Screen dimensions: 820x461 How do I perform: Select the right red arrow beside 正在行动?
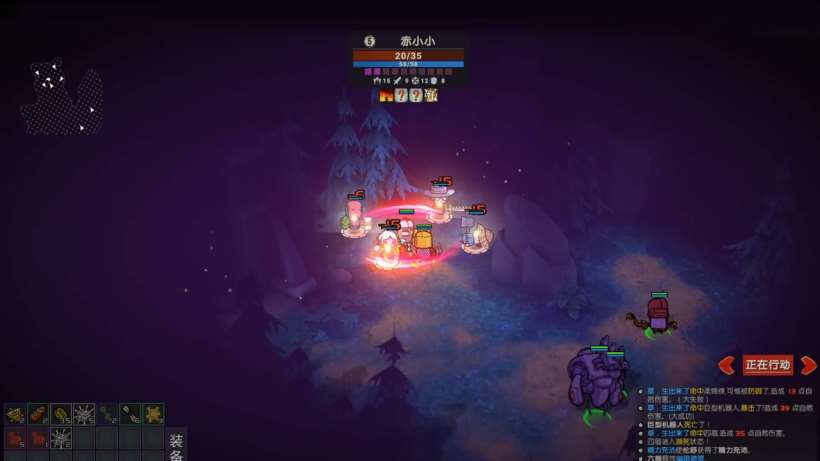pos(808,365)
